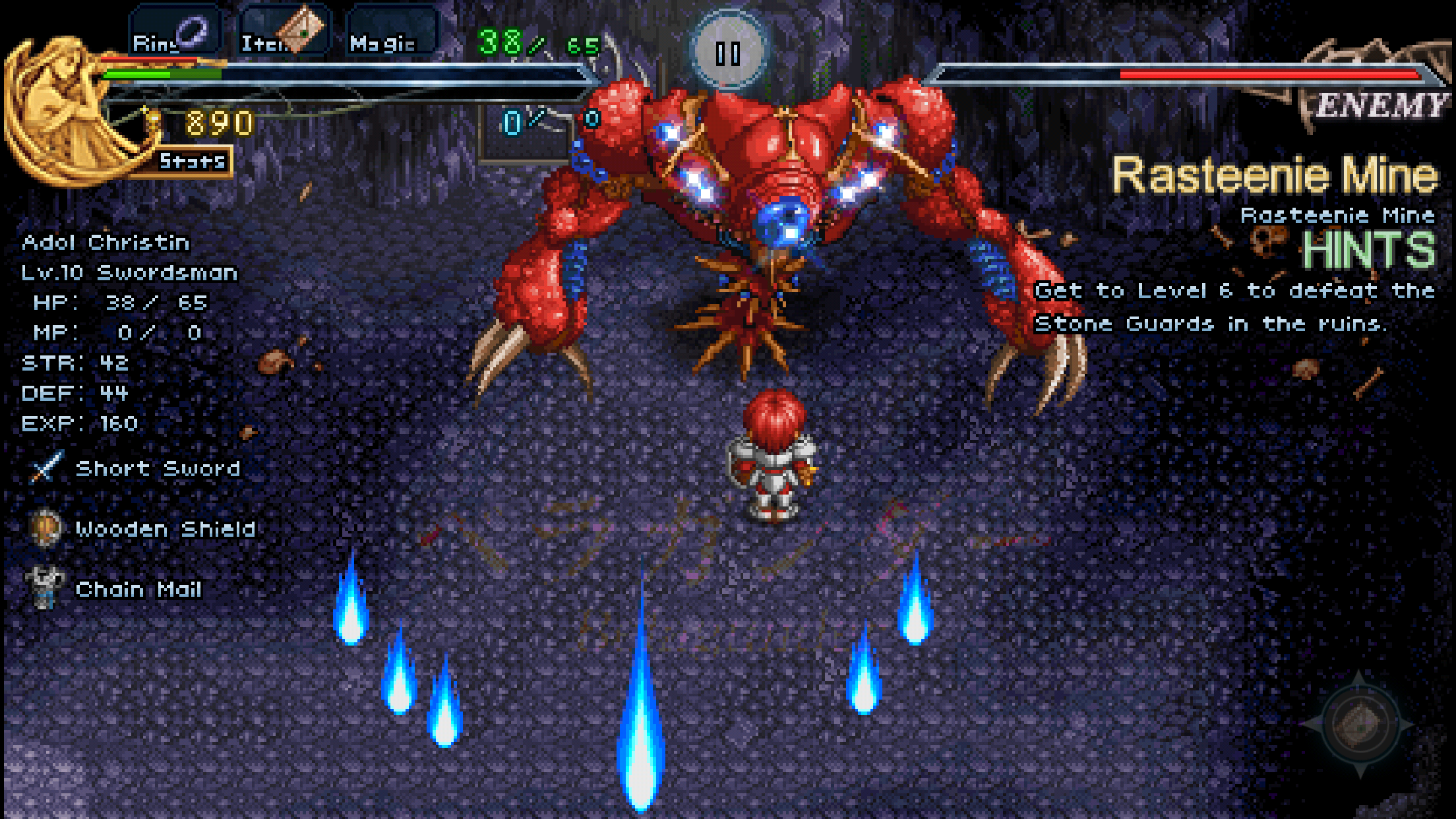Viewport: 1456px width, 819px height.
Task: Open the Magic menu
Action: pos(390,33)
